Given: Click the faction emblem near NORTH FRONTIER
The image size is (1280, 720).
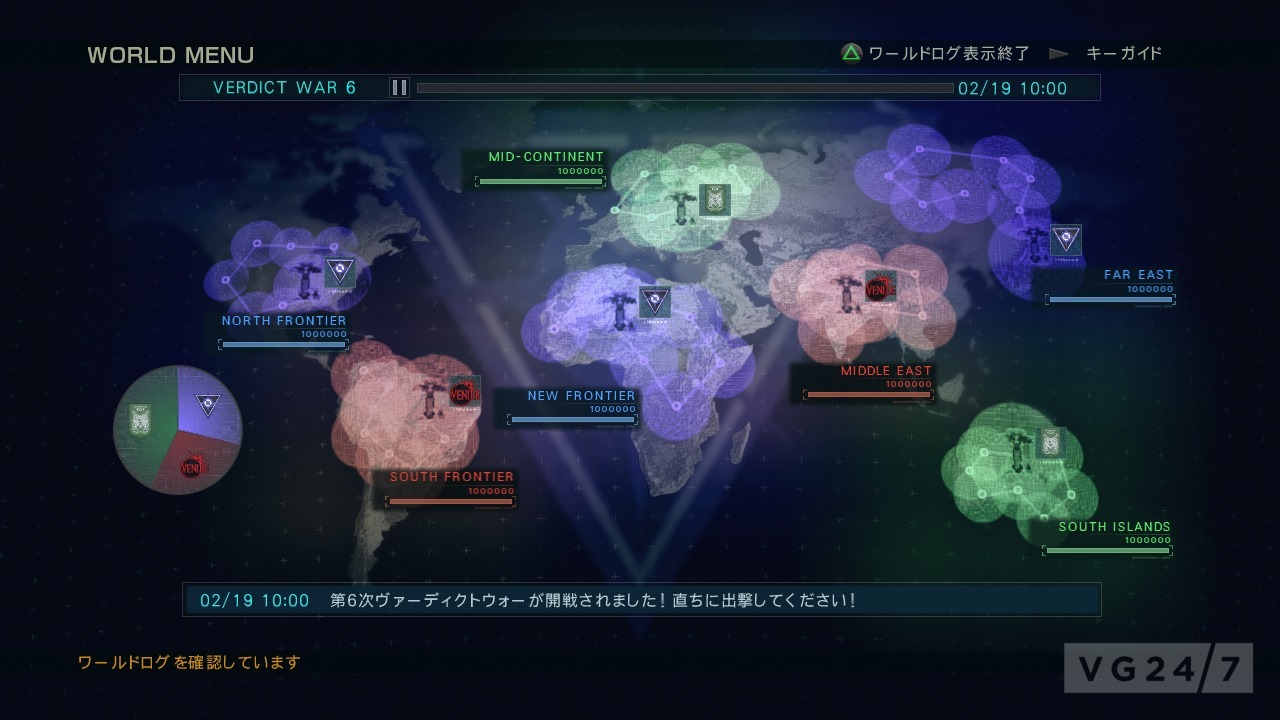Looking at the screenshot, I should click(339, 271).
